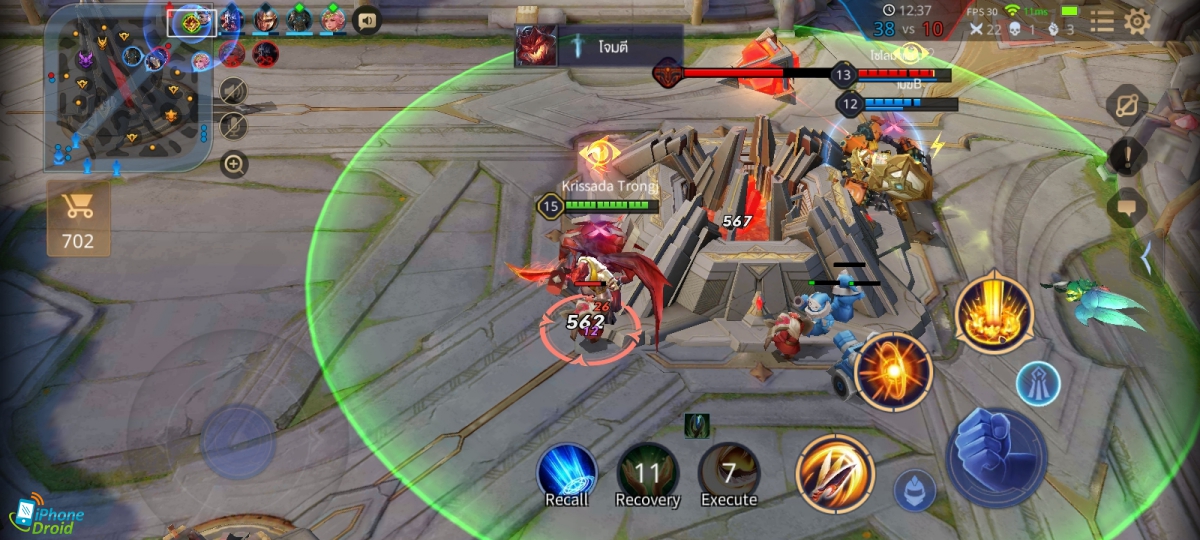1200x540 pixels.
Task: Open the shop with the cart icon
Action: (77, 218)
